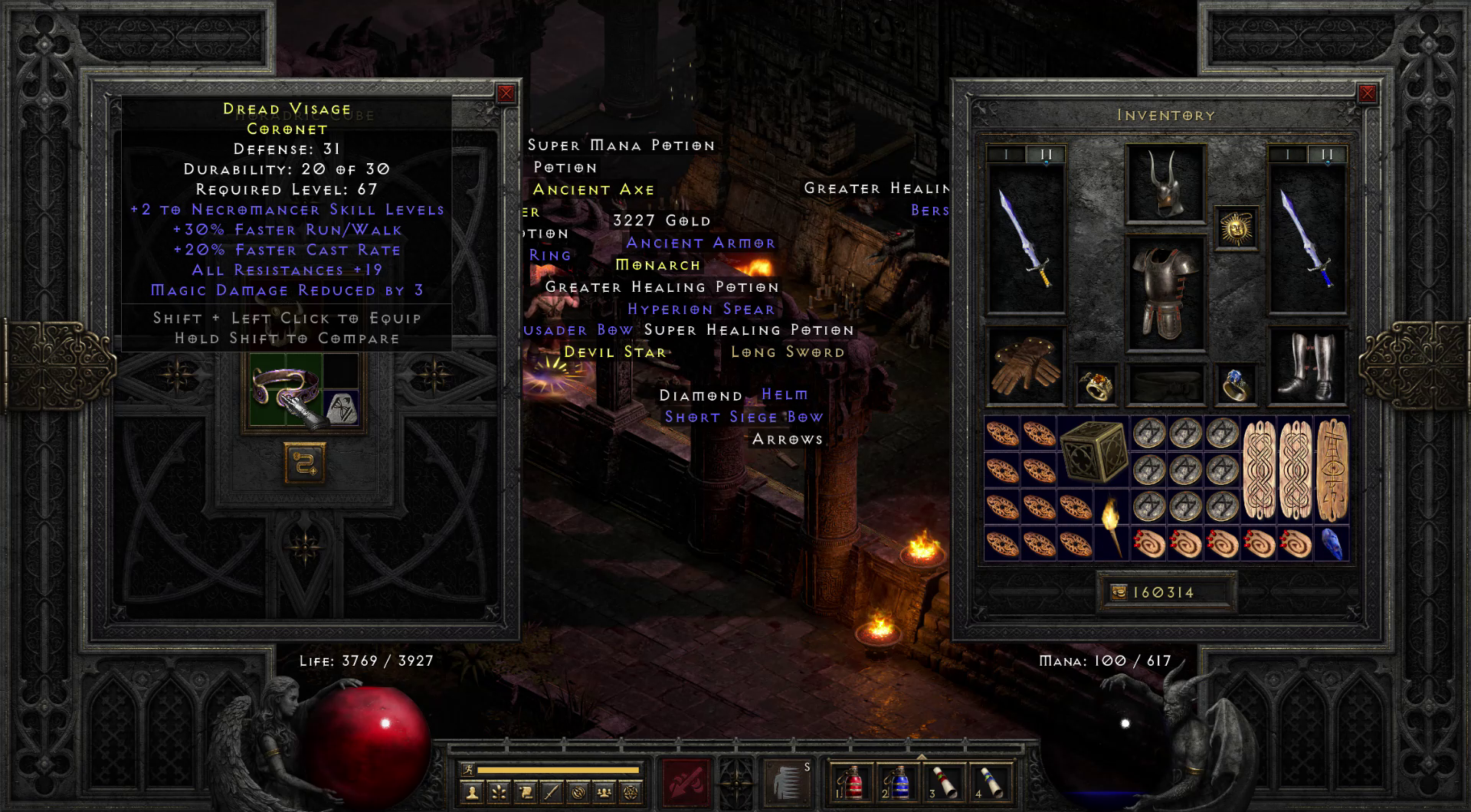Image resolution: width=1471 pixels, height=812 pixels.
Task: Open the Skill Tree using the leaf icon
Action: coord(499,791)
